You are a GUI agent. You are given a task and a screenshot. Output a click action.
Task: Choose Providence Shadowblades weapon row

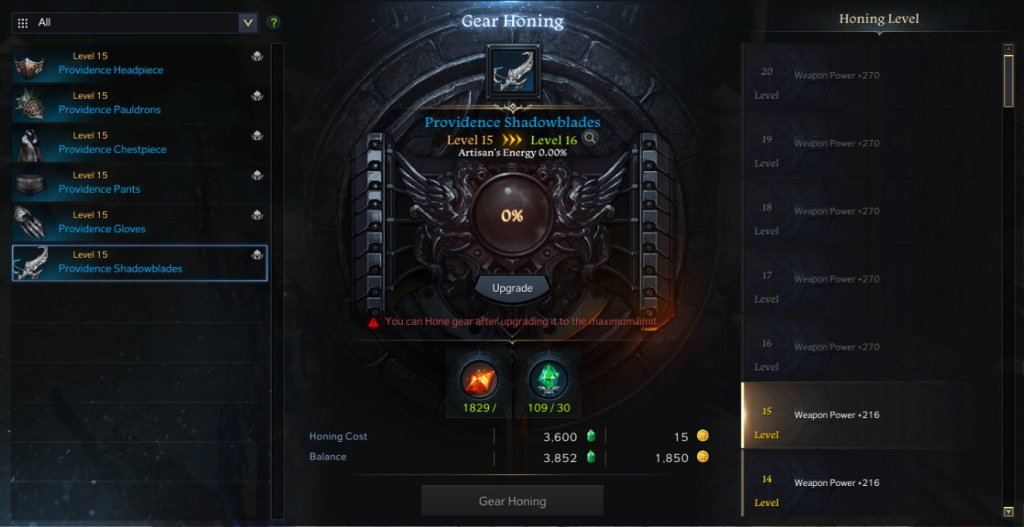click(x=139, y=263)
